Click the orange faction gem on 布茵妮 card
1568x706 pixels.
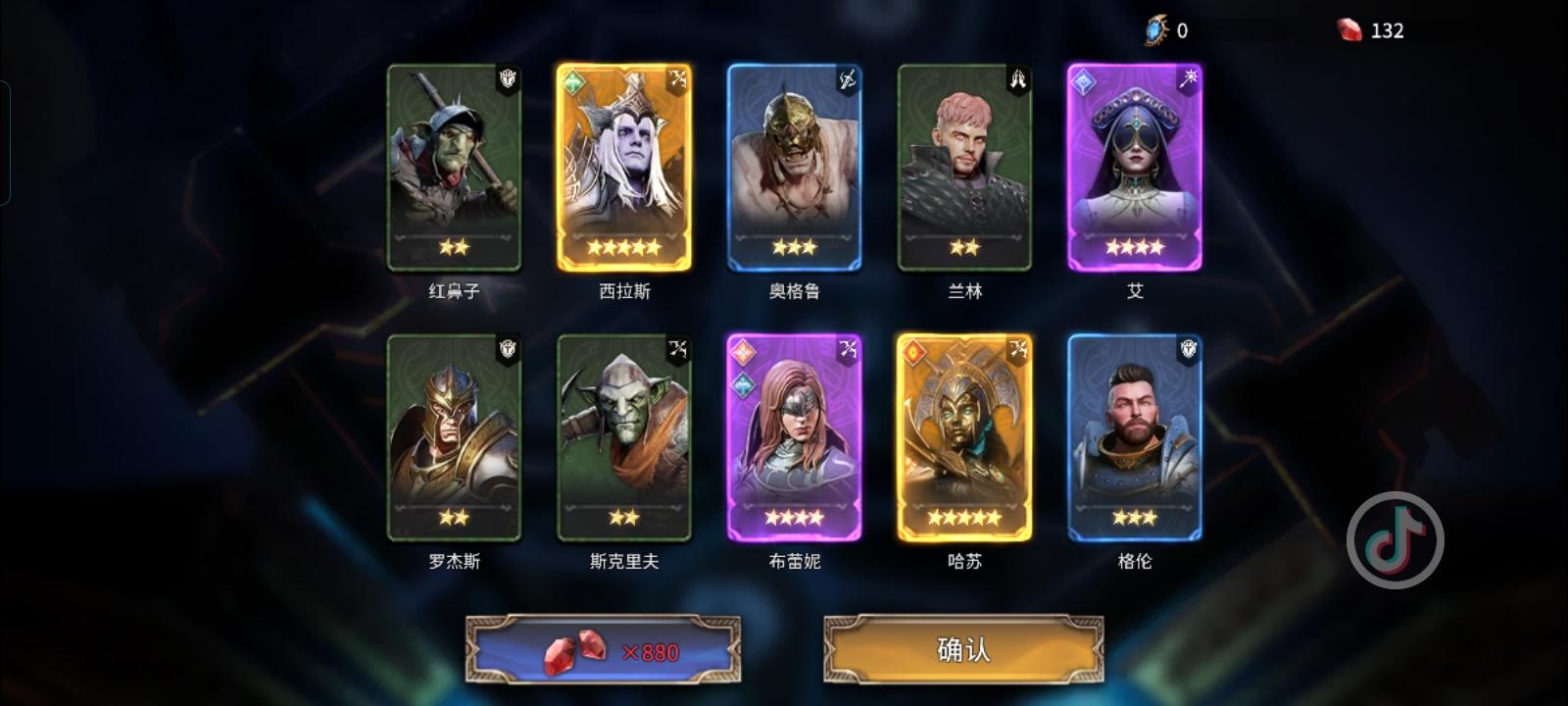(740, 350)
